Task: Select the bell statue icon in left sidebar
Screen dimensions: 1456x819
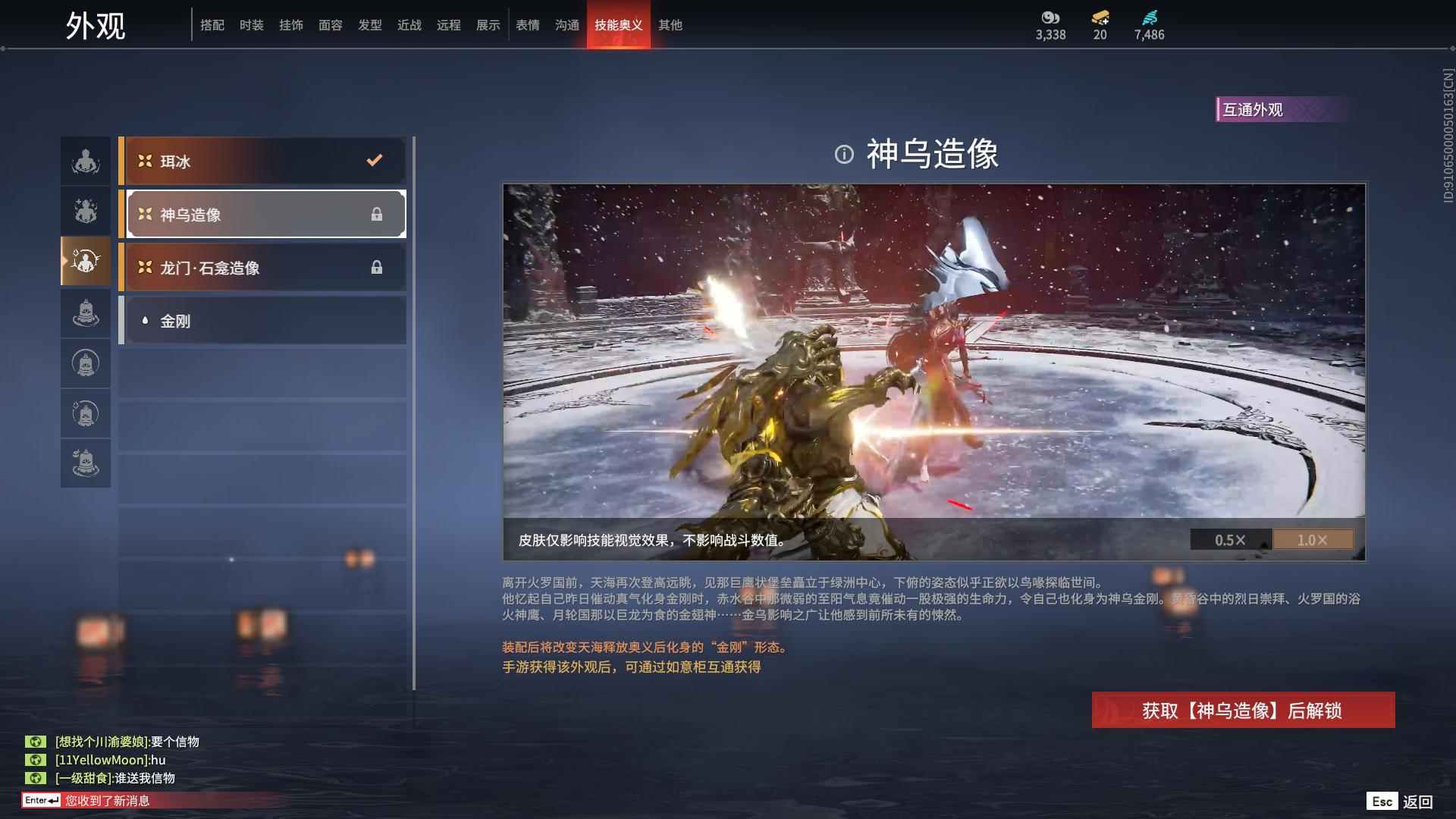Action: click(86, 312)
